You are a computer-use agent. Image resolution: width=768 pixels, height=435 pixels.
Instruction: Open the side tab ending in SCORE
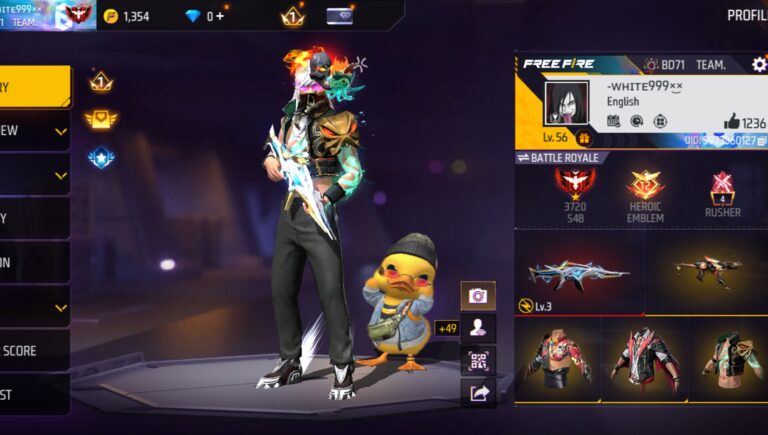pos(34,351)
